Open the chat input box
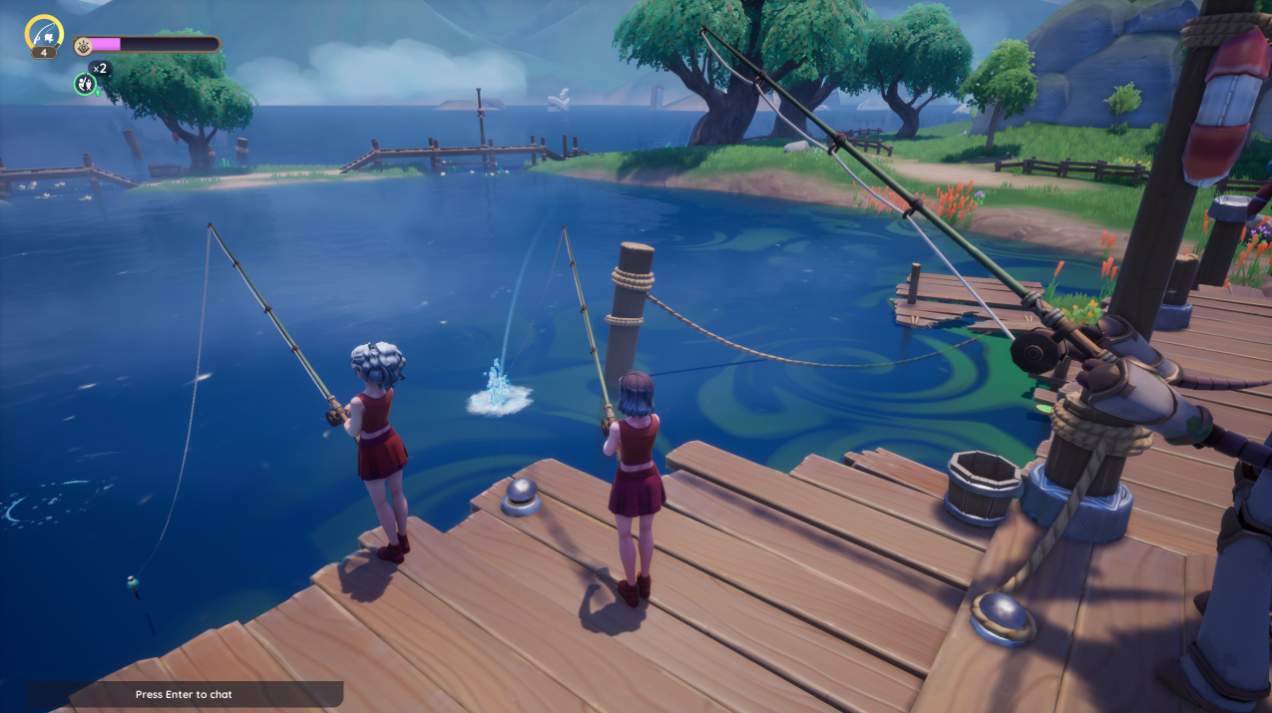This screenshot has width=1272, height=713. click(x=185, y=694)
